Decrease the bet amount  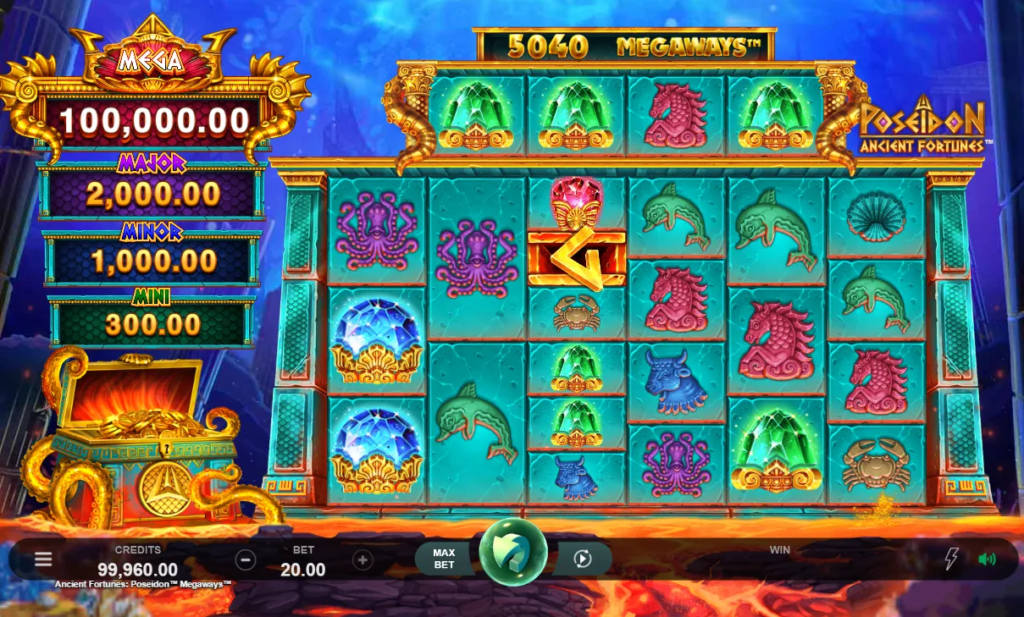click(x=246, y=560)
